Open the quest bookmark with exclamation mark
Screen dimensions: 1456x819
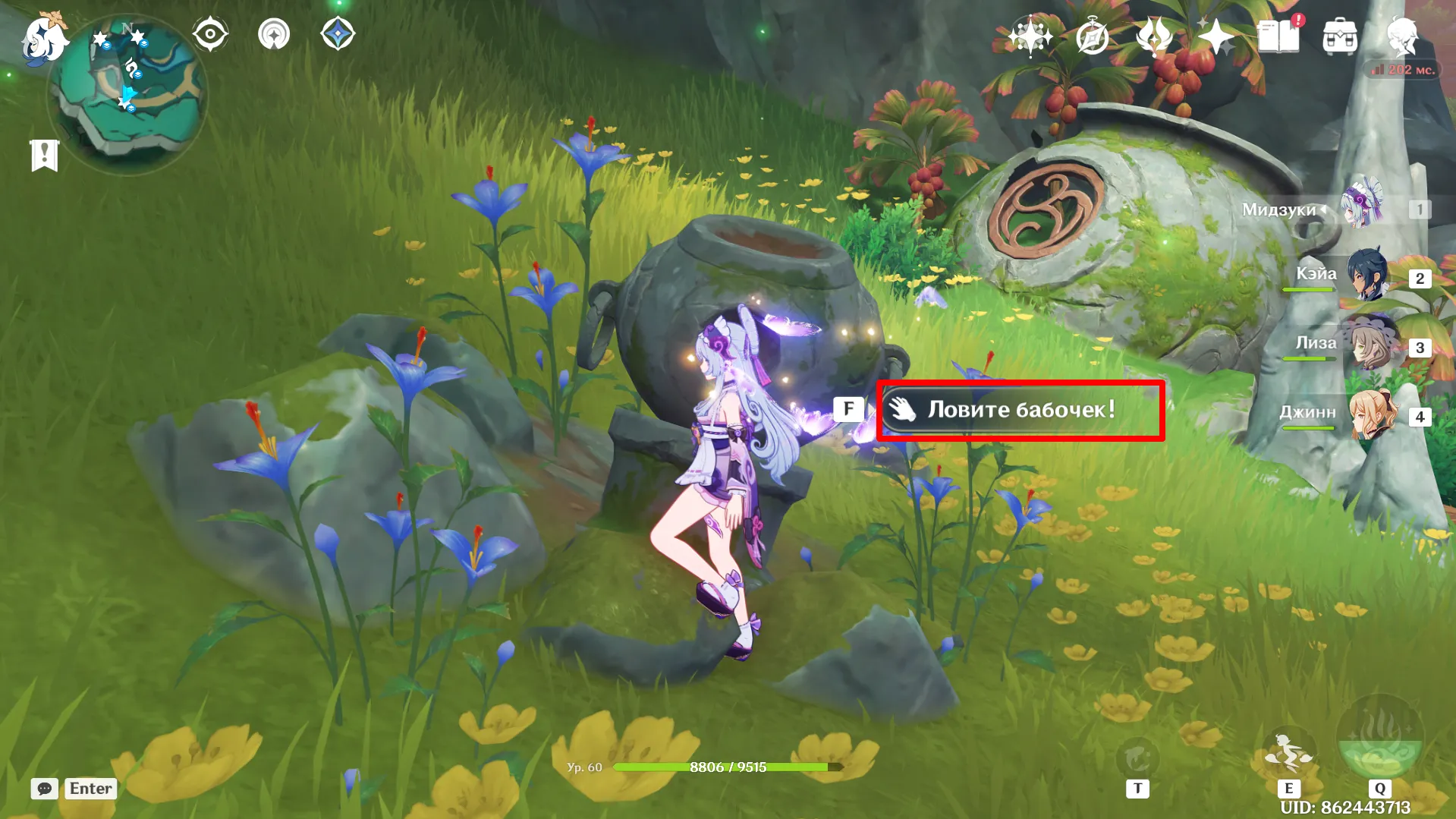[x=45, y=156]
